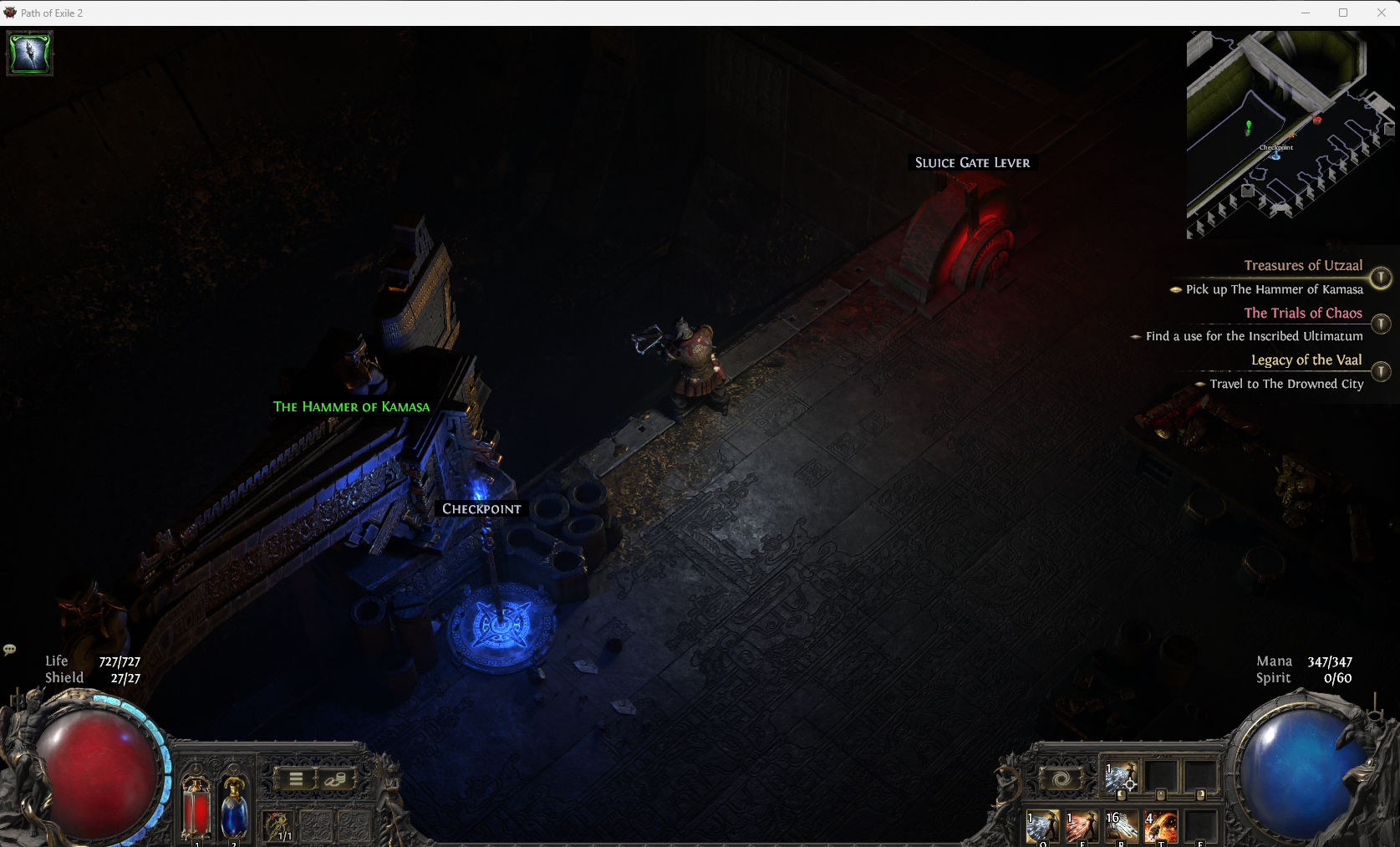1400x847 pixels.
Task: Activate the red scatter shot skill
Action: tap(1082, 827)
